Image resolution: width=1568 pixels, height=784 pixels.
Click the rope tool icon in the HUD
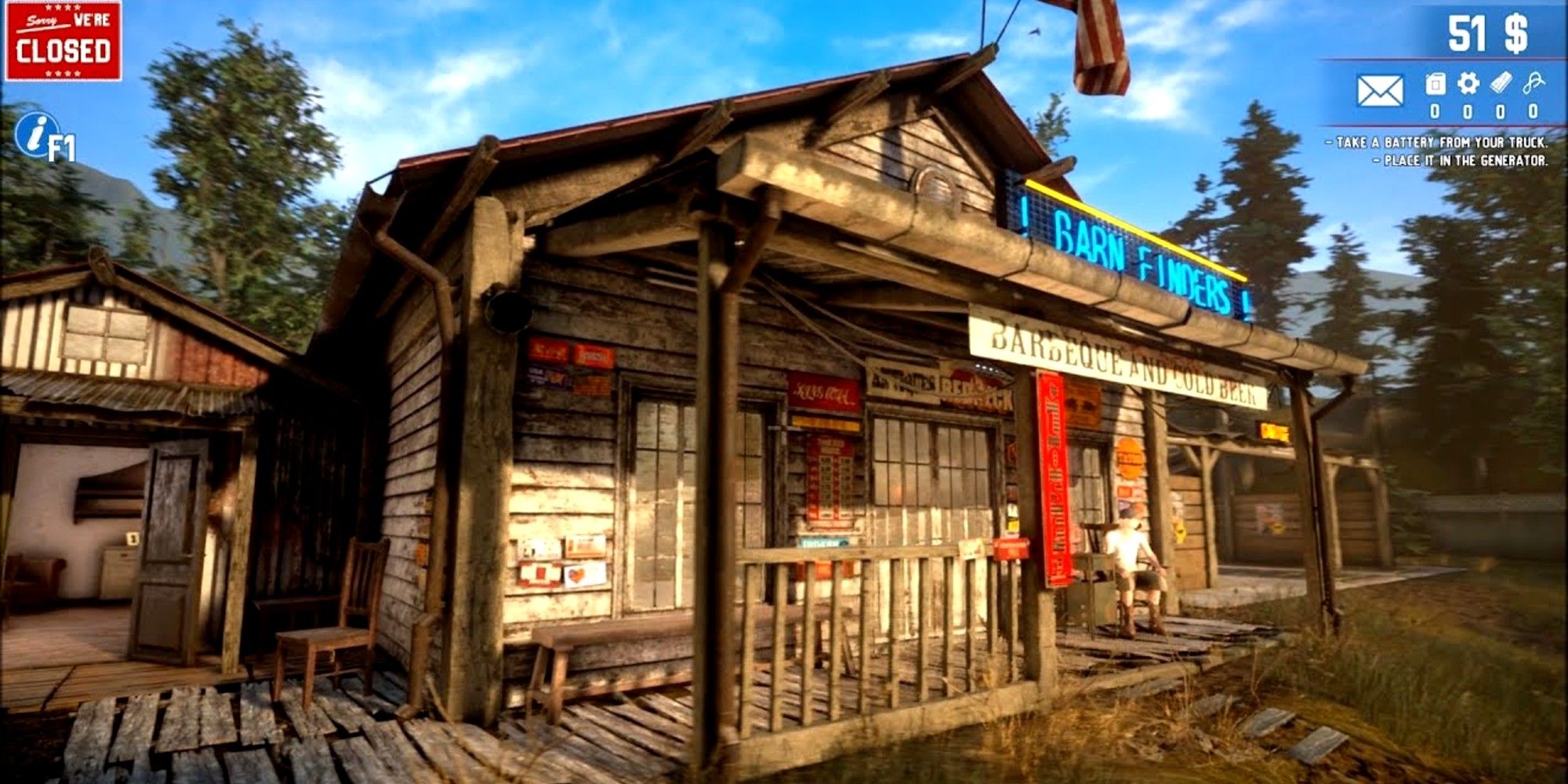pos(1534,83)
